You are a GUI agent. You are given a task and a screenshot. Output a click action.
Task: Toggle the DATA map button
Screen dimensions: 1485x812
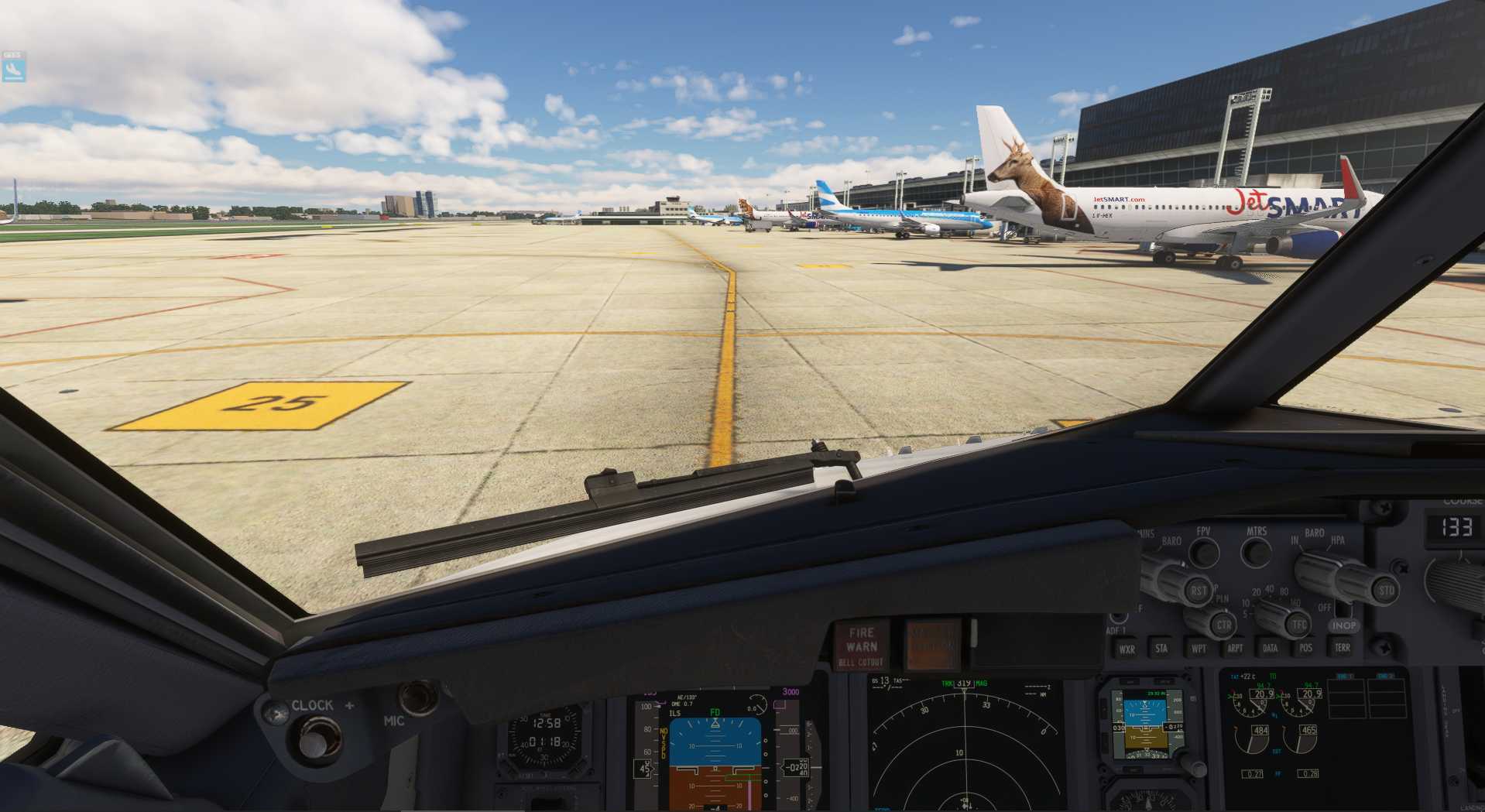point(1270,648)
